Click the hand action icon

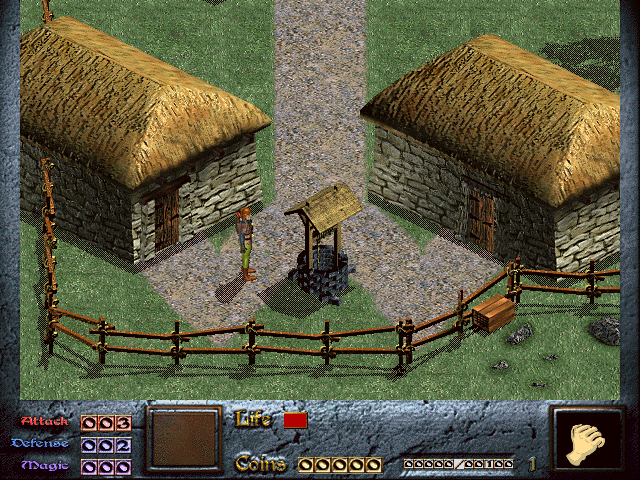pos(587,441)
